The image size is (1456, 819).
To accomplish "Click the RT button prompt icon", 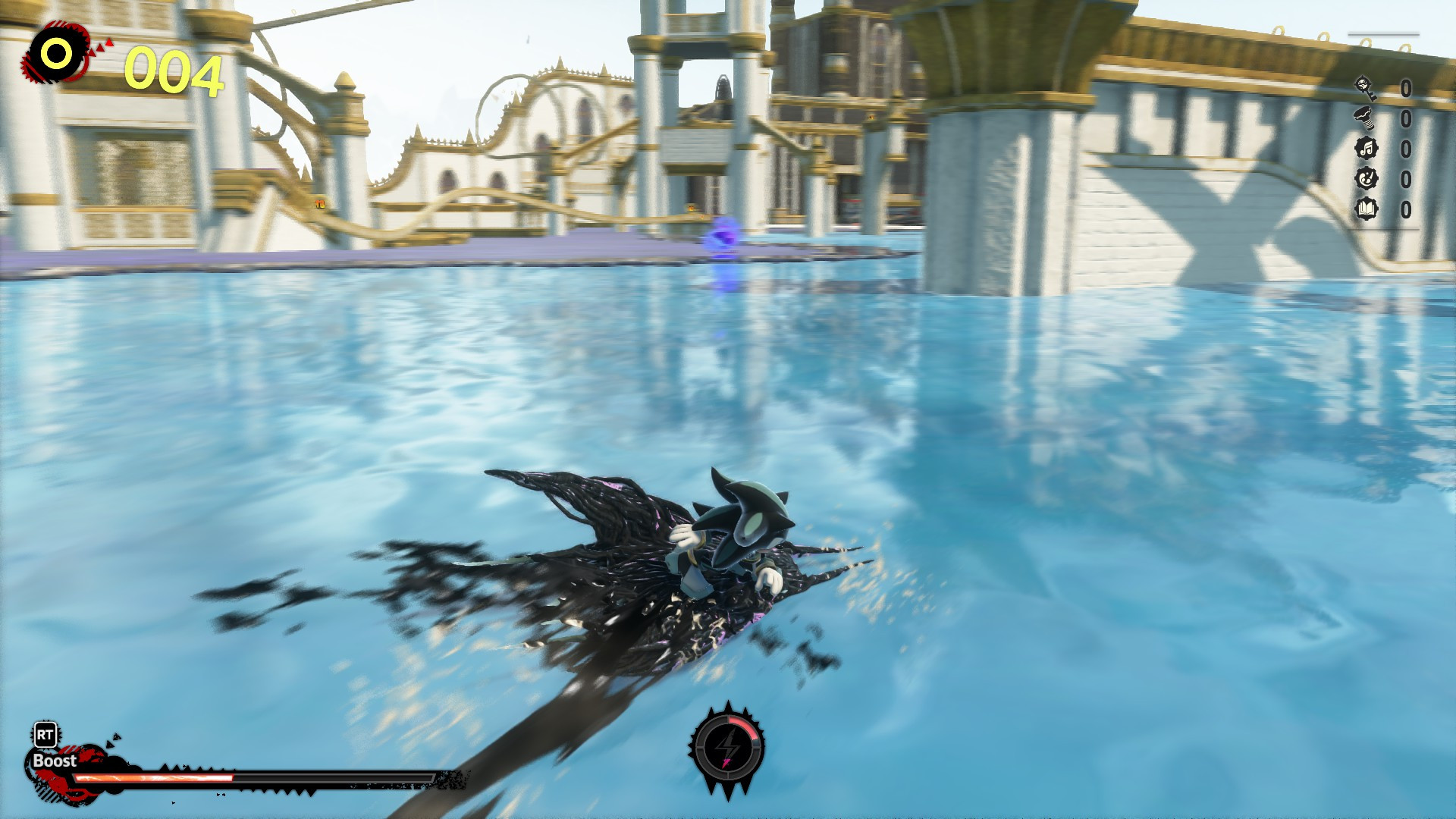I will [45, 734].
